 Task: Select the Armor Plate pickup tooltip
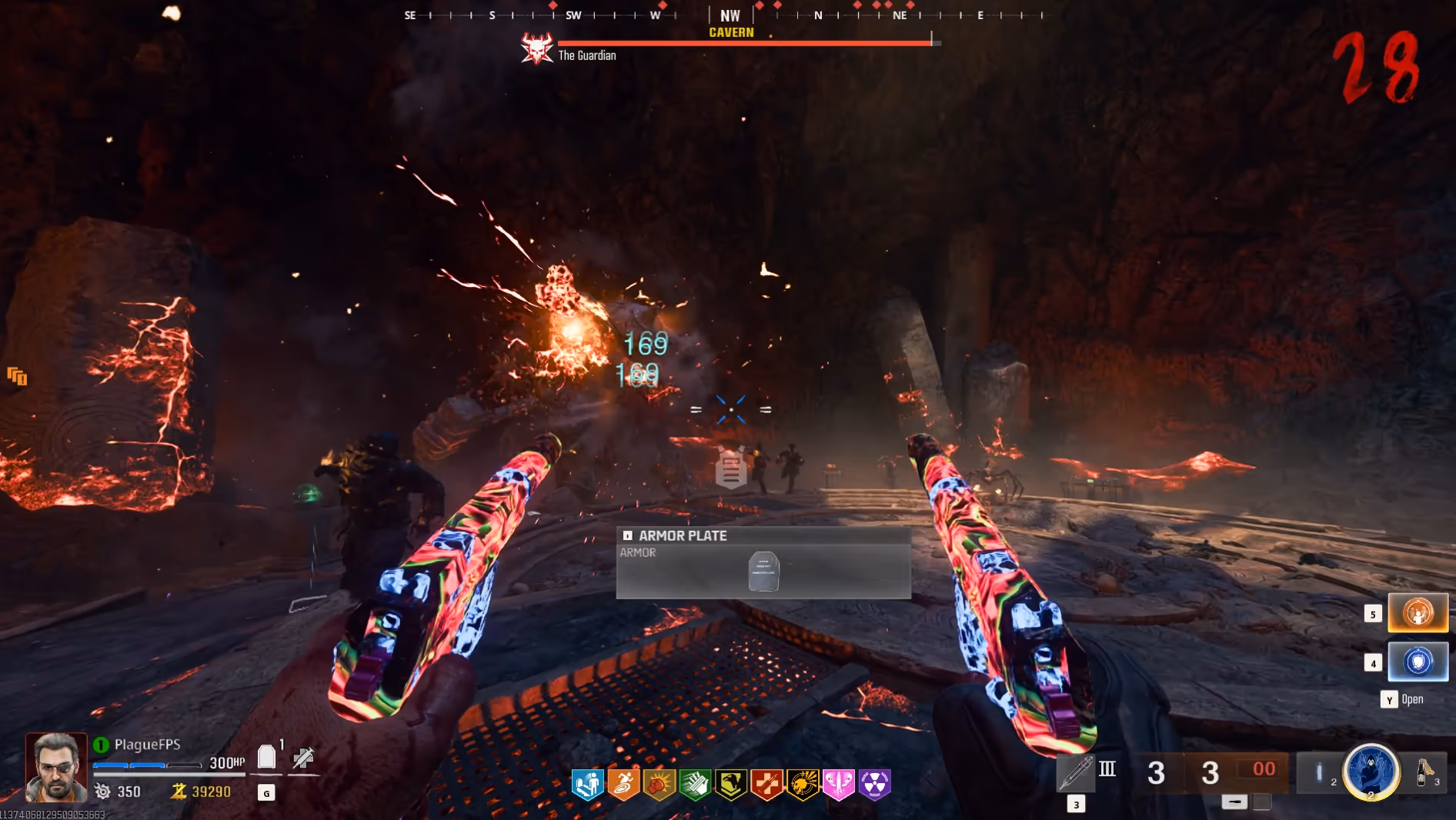click(763, 562)
